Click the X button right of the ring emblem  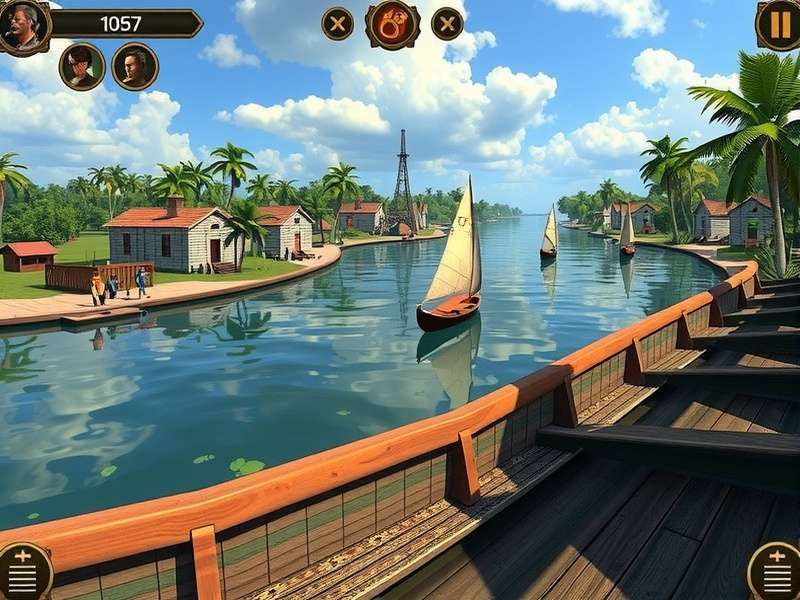[x=447, y=24]
